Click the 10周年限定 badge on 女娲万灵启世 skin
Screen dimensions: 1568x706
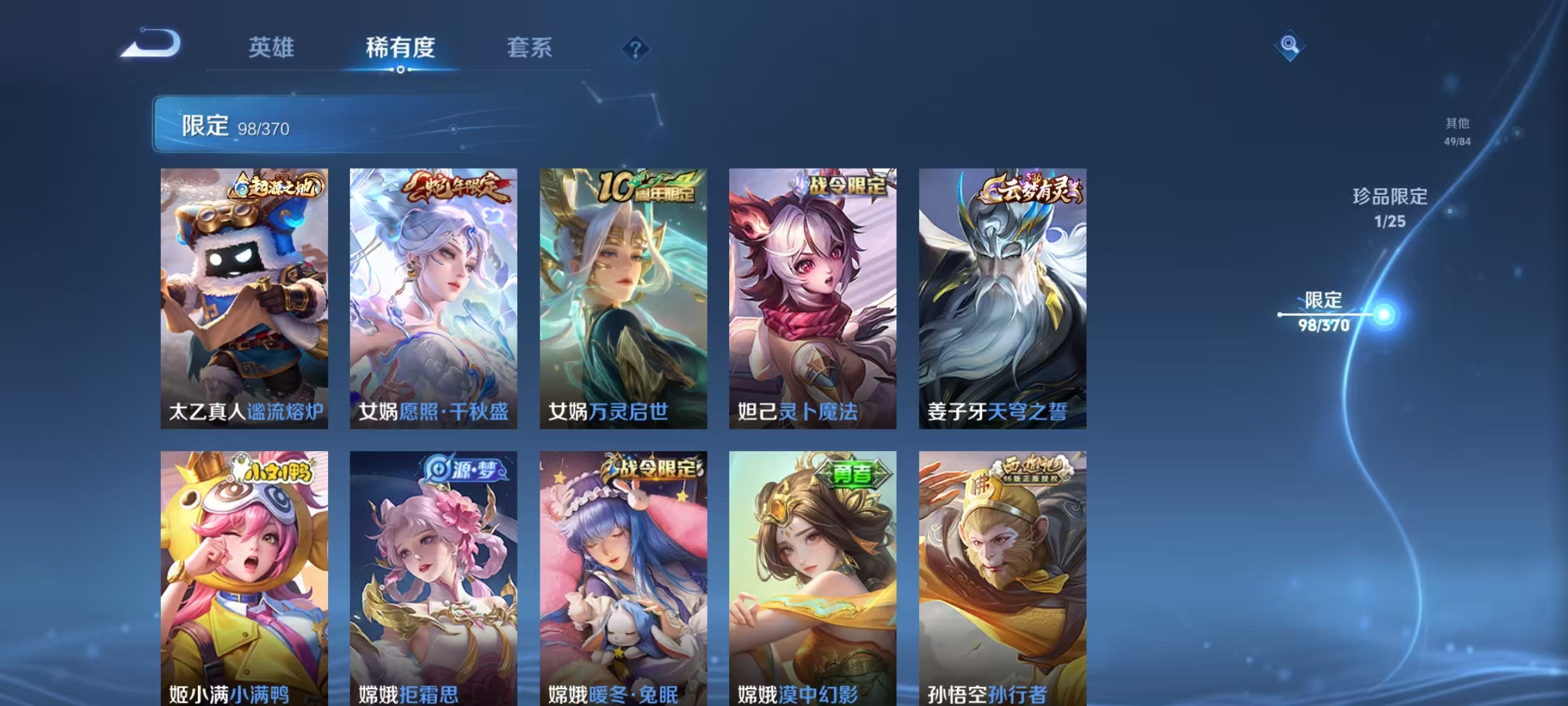click(x=645, y=187)
